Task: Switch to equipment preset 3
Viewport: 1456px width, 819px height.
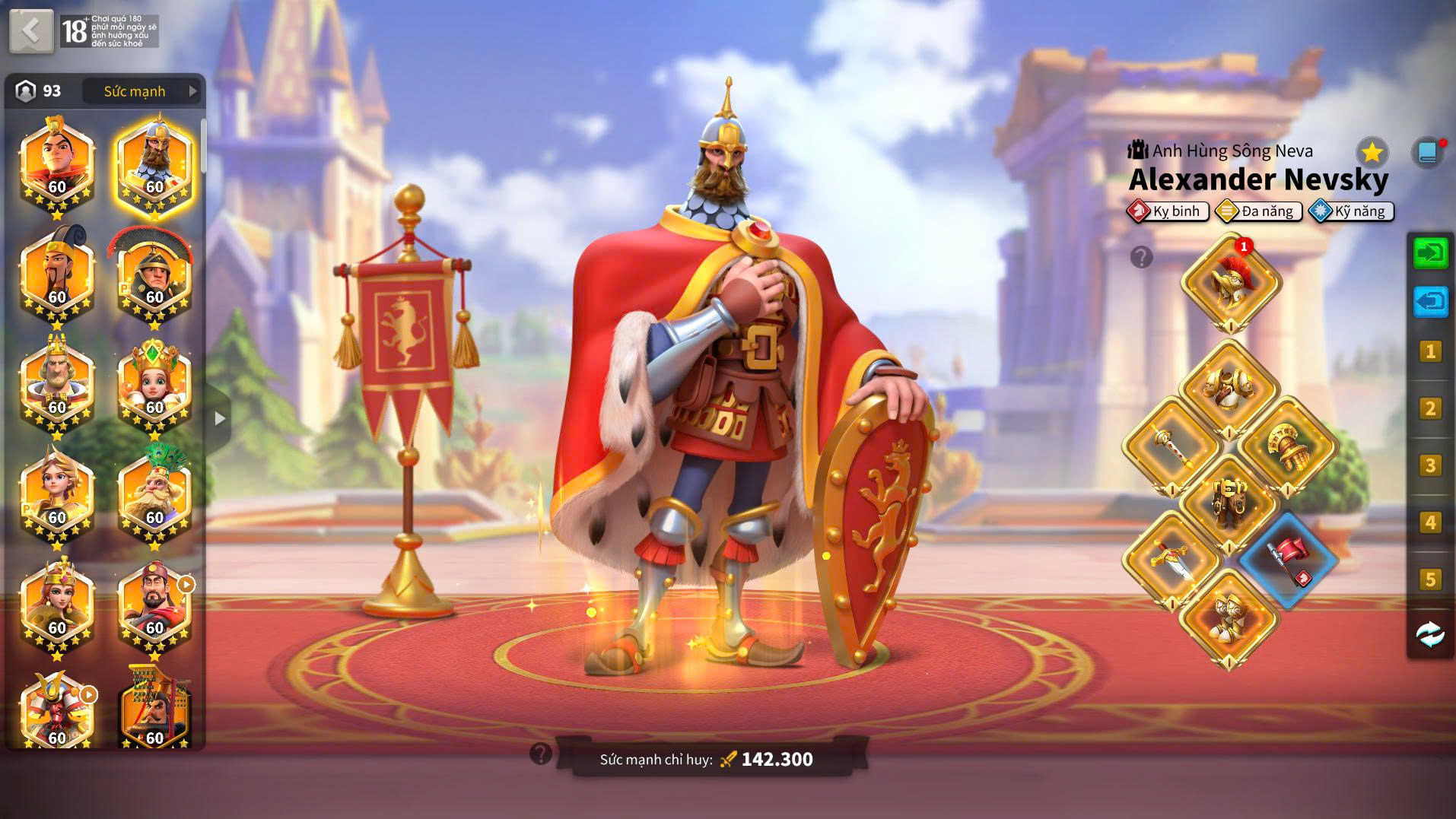Action: (x=1430, y=465)
